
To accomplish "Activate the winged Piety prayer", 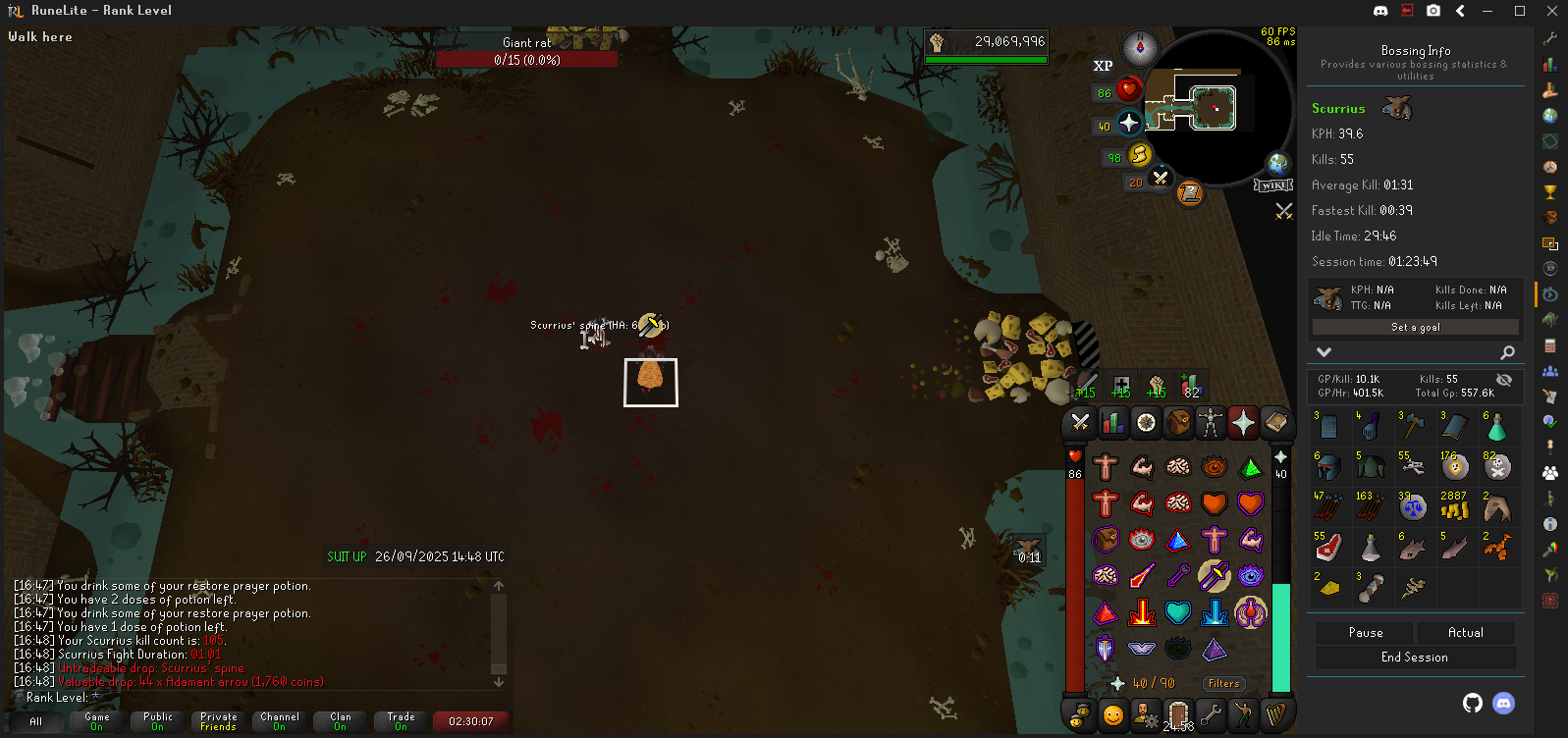I will click(1141, 648).
